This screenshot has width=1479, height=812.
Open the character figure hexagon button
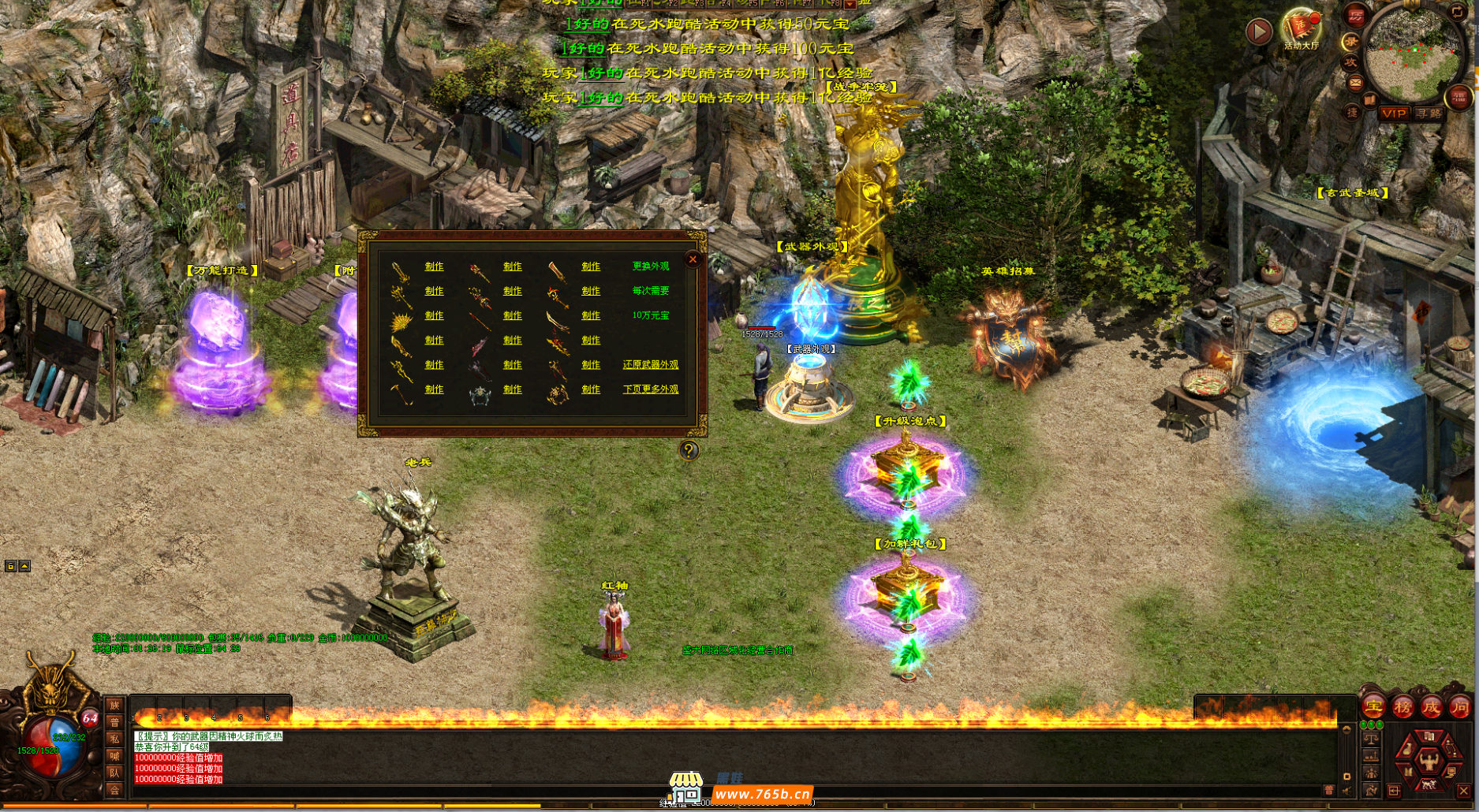pos(1429,761)
